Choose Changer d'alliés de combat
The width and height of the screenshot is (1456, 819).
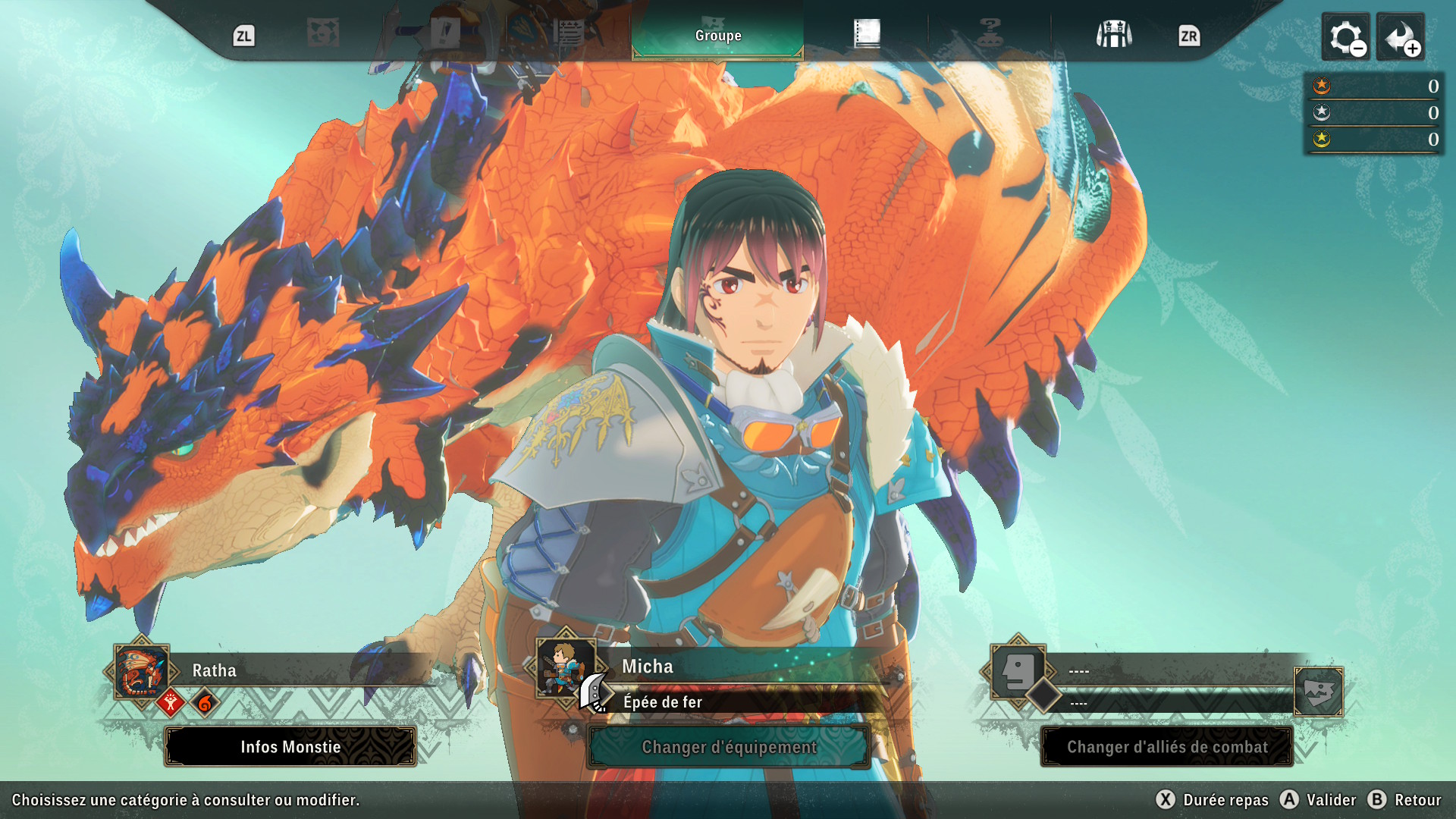tap(1167, 747)
